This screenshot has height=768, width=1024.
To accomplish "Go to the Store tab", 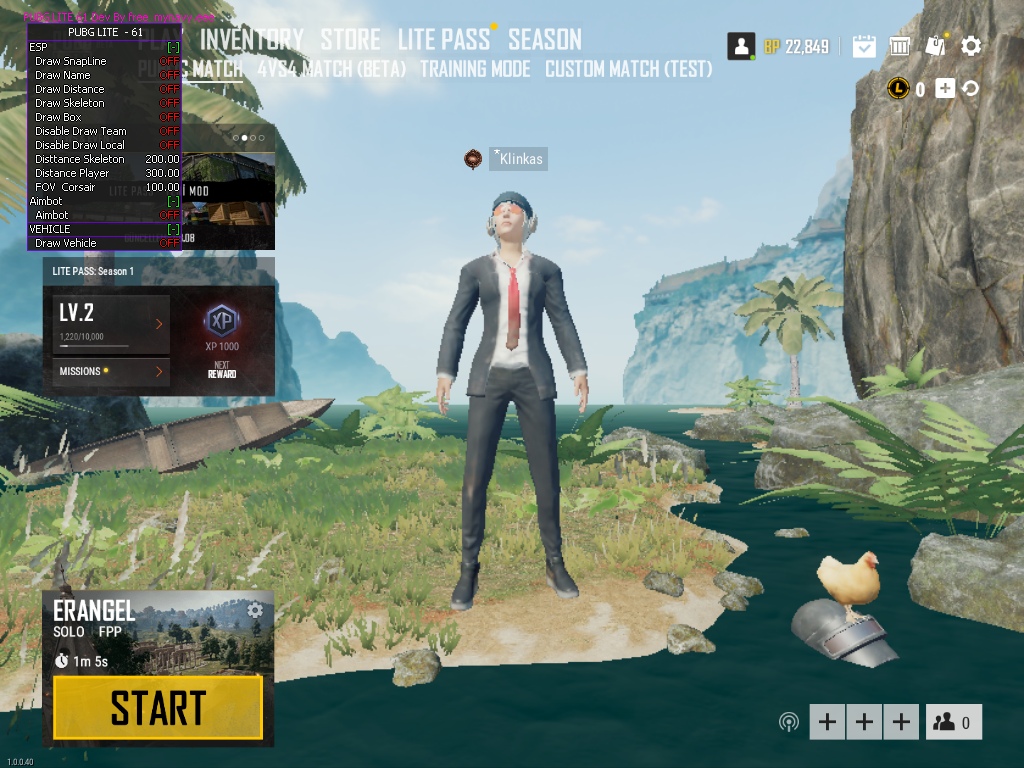I will tap(350, 40).
